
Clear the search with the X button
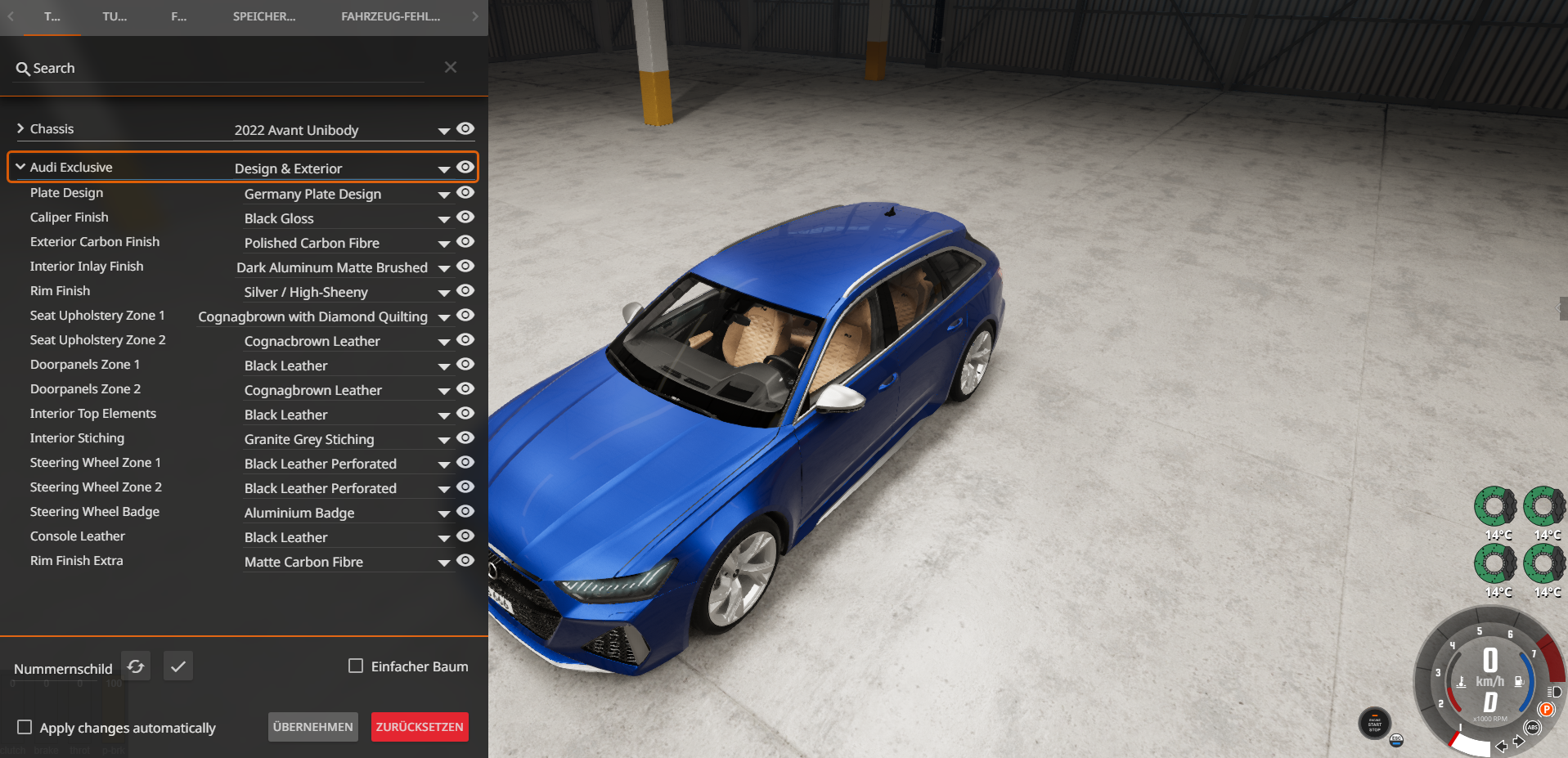click(451, 67)
